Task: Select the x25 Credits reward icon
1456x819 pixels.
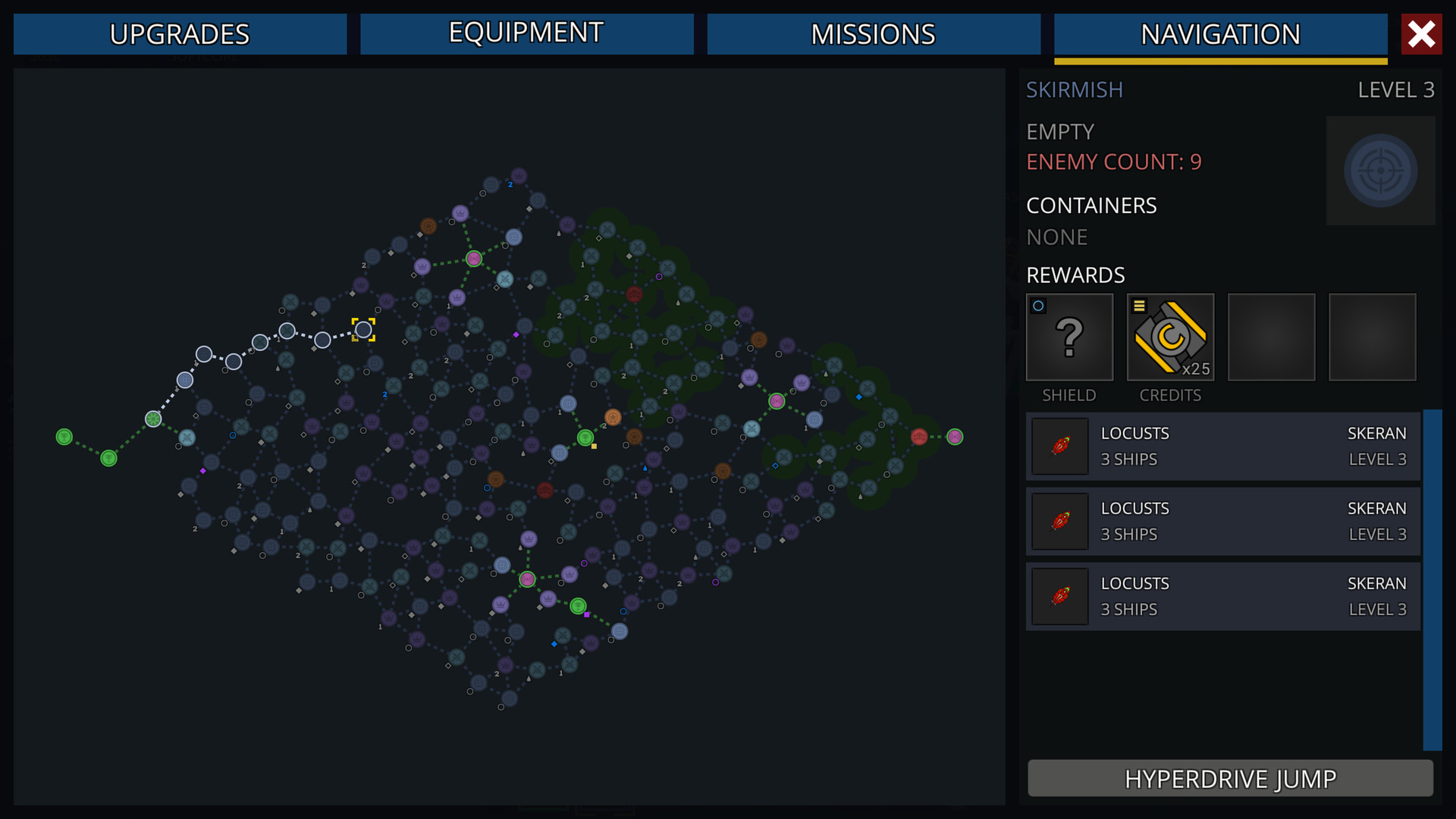Action: 1170,337
